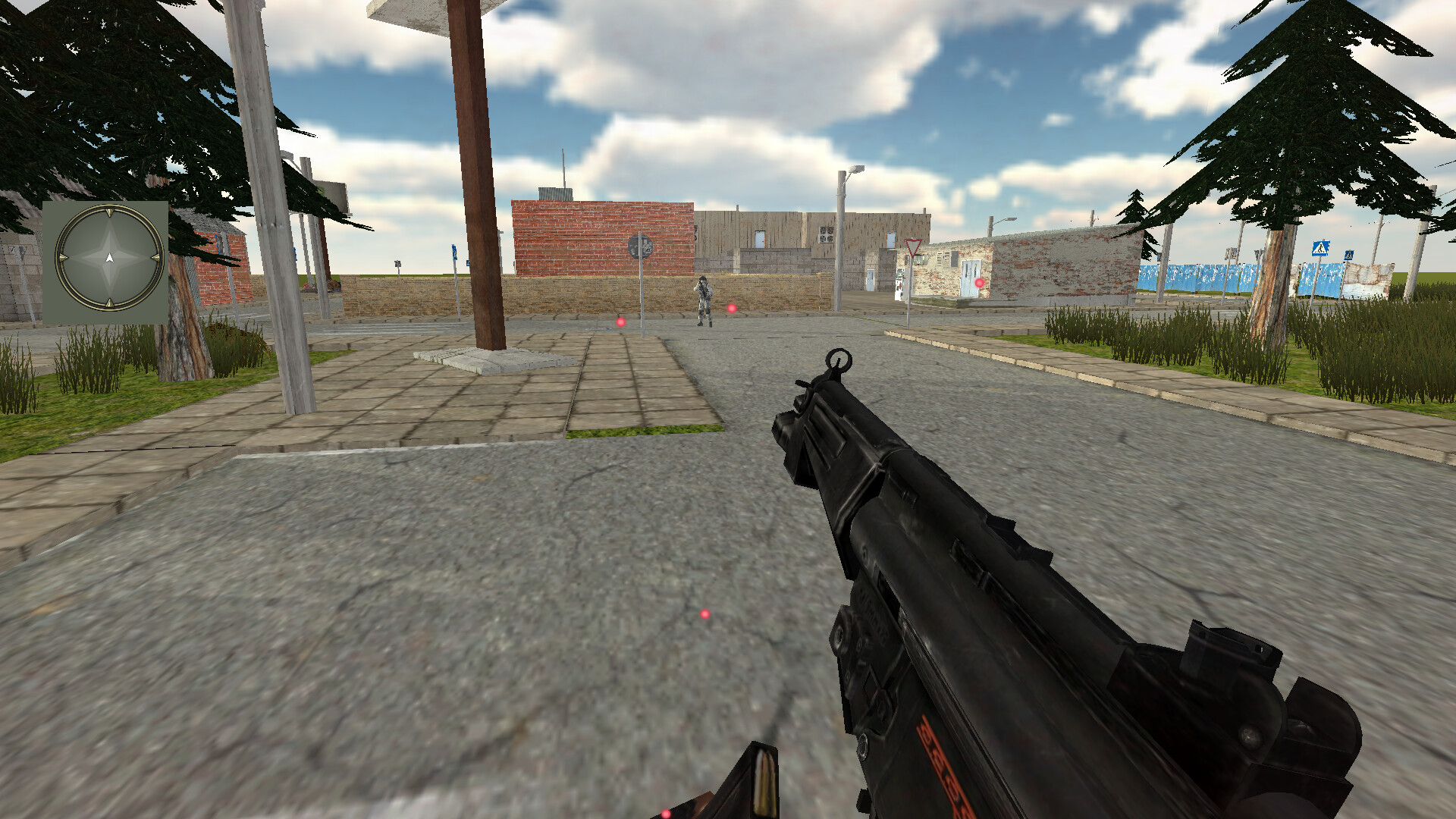Click the blue pedestrian crossing sign
Viewport: 1456px width, 819px height.
click(1319, 247)
